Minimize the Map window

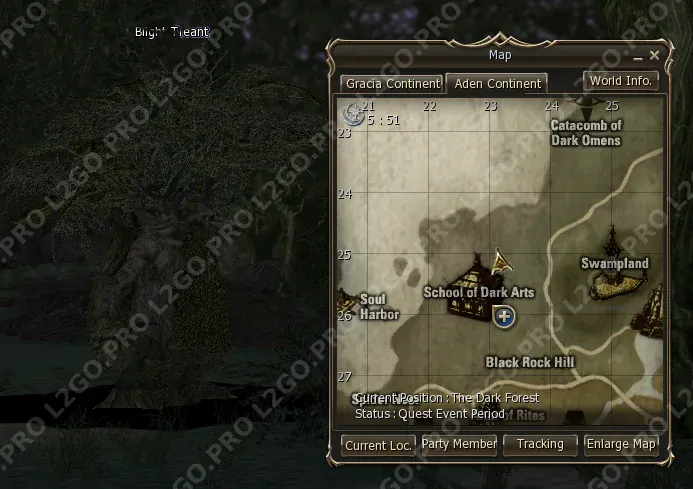[636, 56]
